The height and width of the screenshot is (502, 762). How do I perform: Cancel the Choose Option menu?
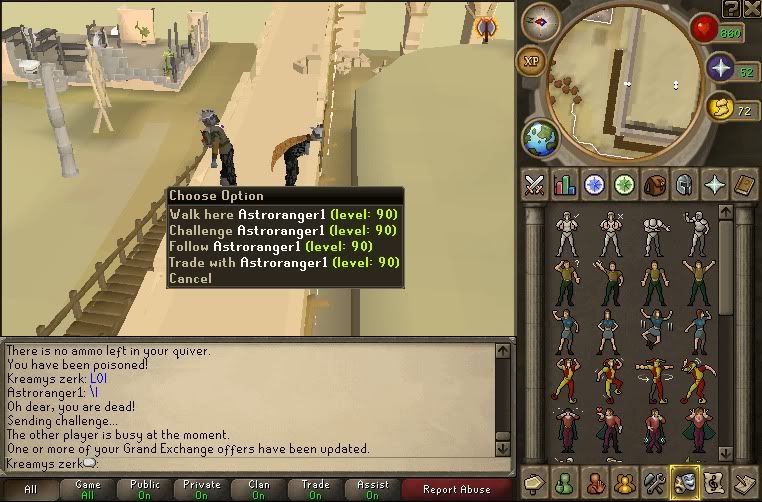(x=190, y=278)
